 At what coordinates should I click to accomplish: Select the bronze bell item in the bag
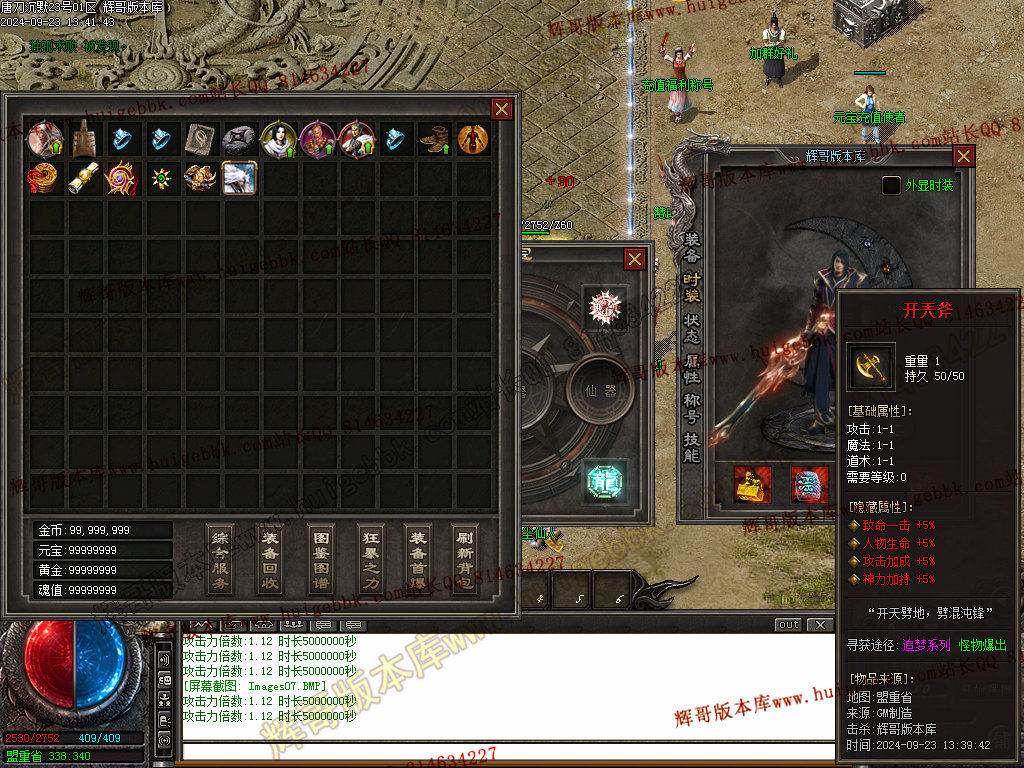[83, 139]
